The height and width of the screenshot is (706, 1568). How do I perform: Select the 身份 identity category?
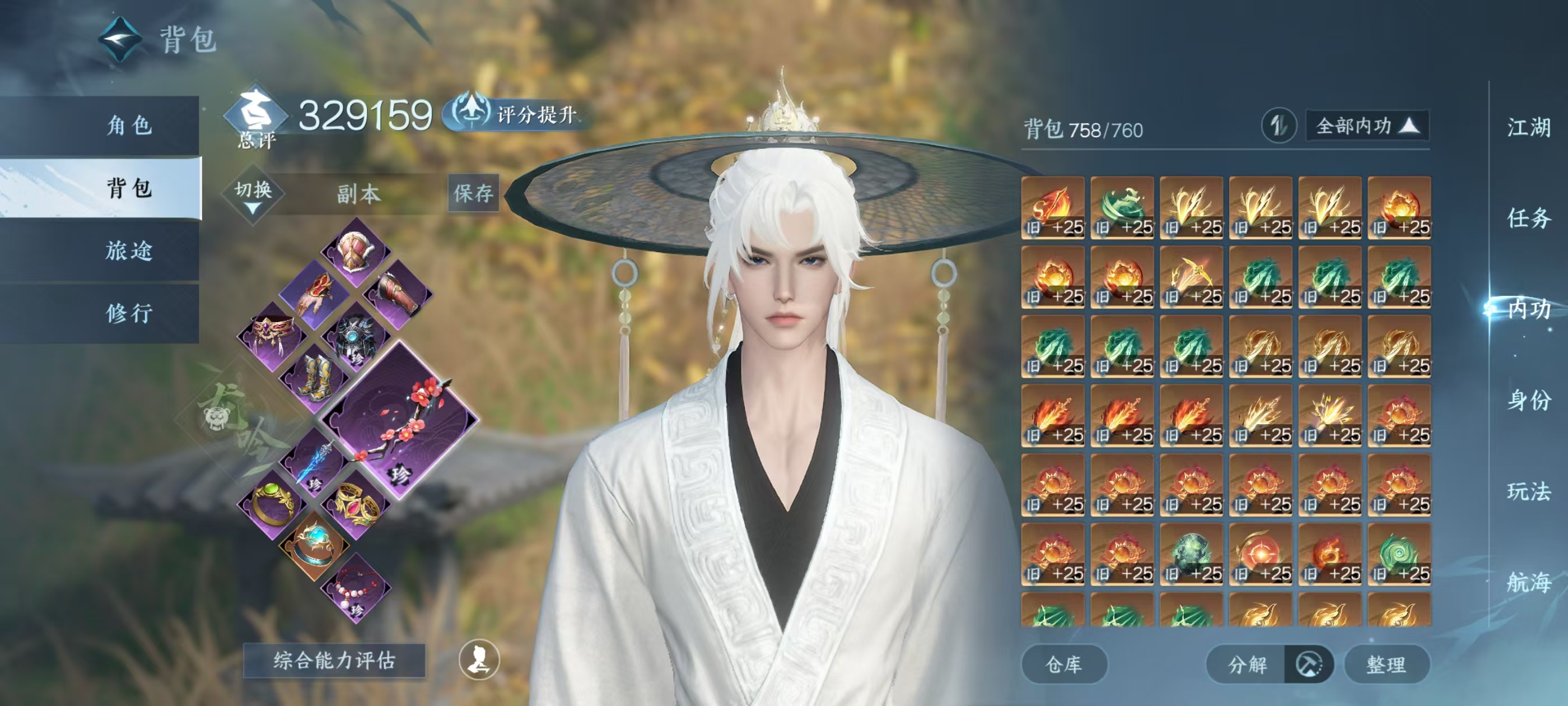click(1528, 400)
